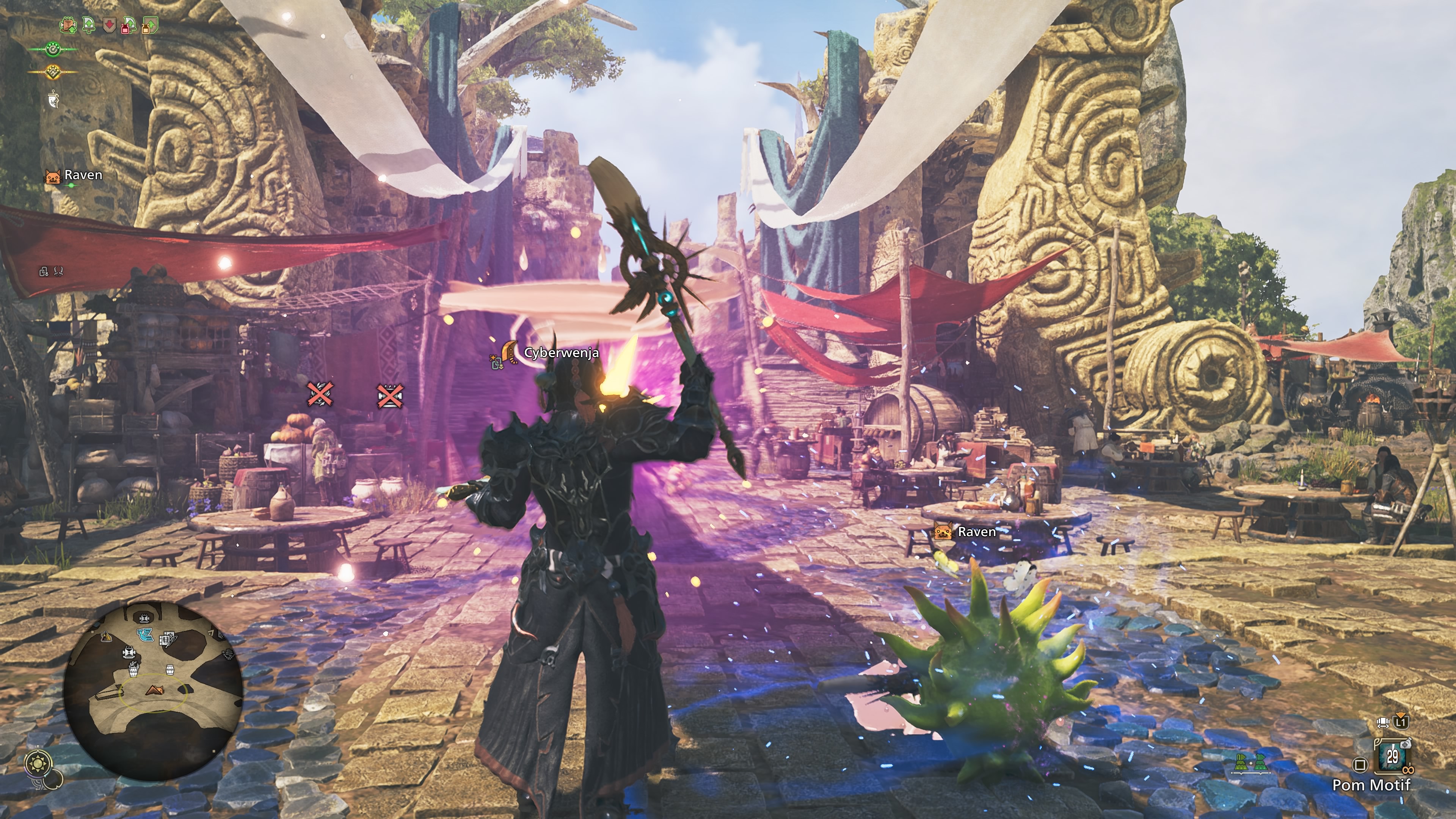Select the meal buff status icon
Viewport: 1456px width, 819px height.
click(68, 25)
